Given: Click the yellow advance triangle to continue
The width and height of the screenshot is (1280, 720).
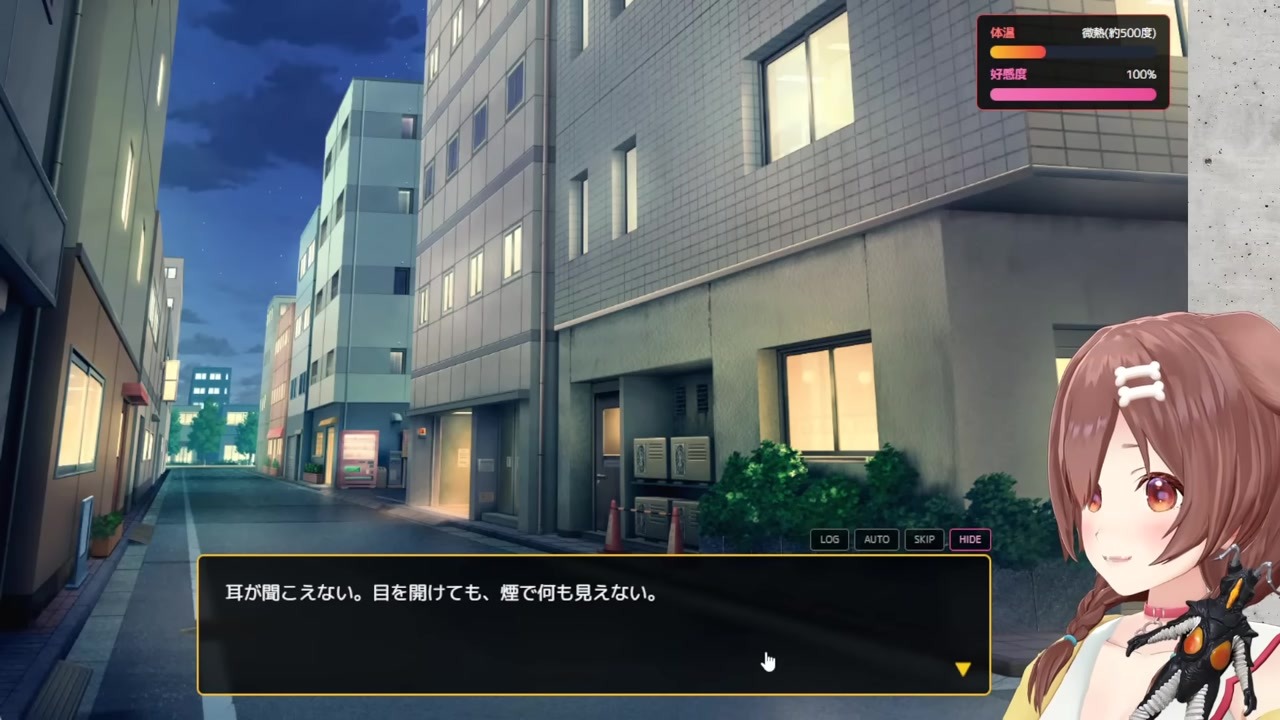Looking at the screenshot, I should (962, 668).
